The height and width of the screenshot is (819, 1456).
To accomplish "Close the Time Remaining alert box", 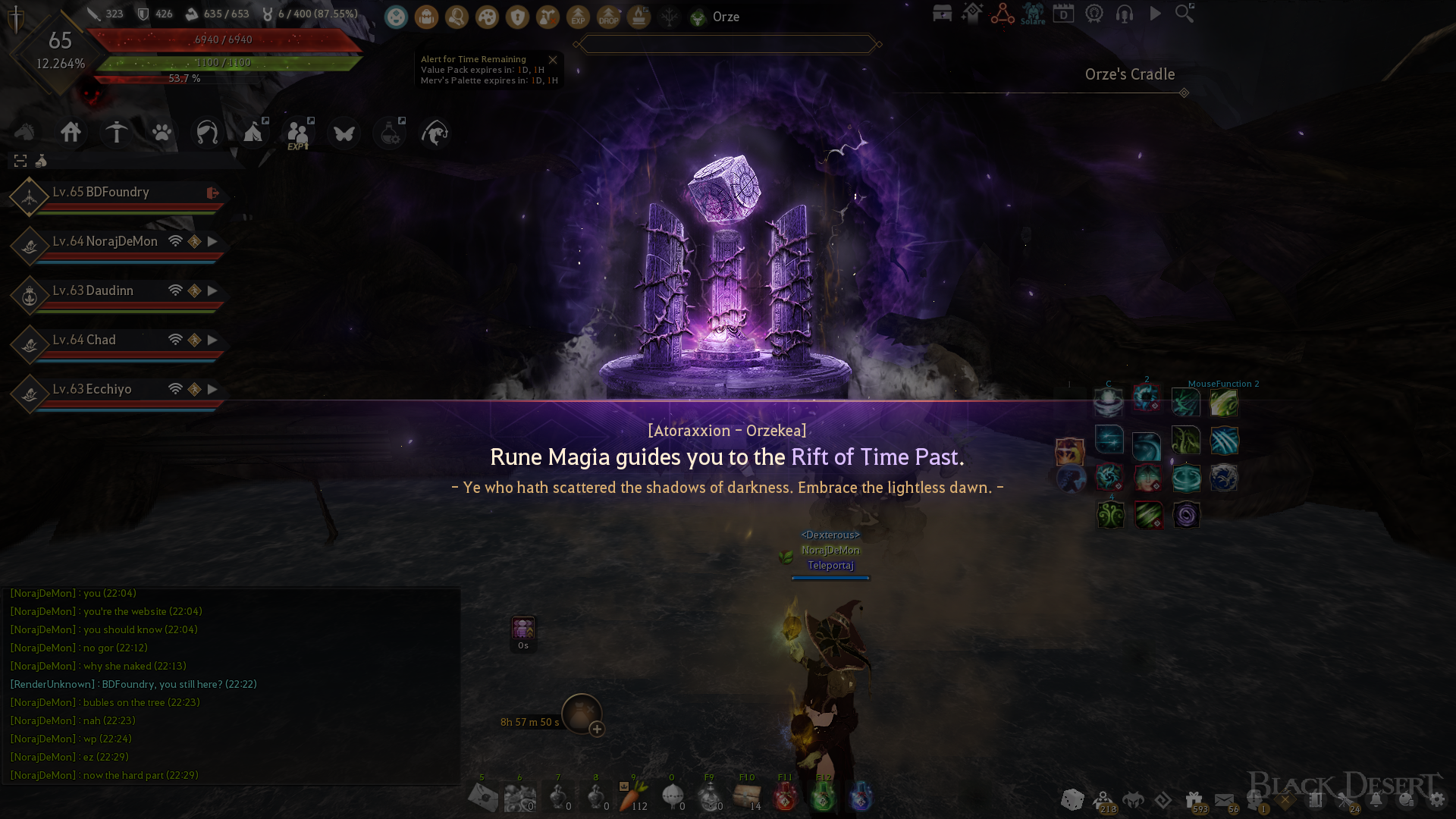I will click(x=553, y=60).
